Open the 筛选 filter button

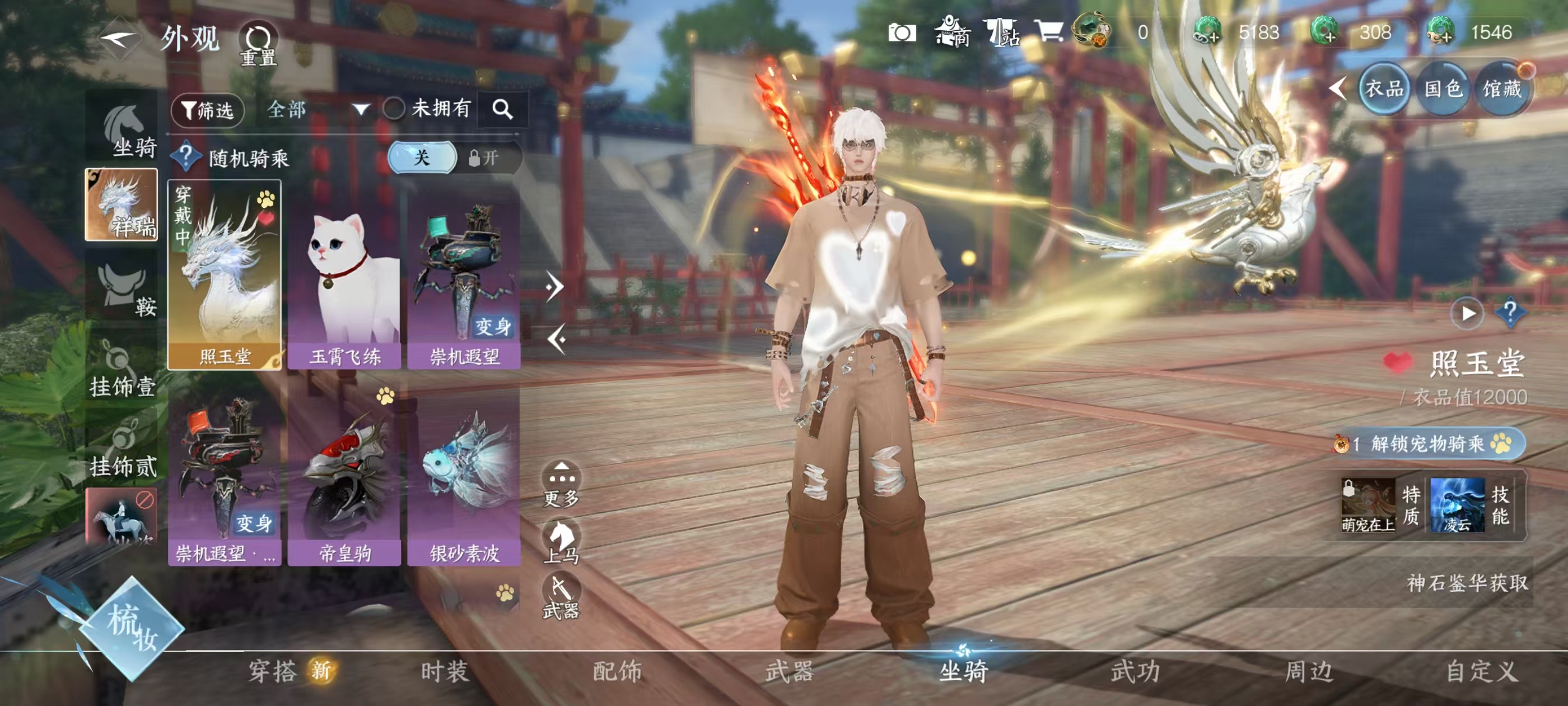208,110
